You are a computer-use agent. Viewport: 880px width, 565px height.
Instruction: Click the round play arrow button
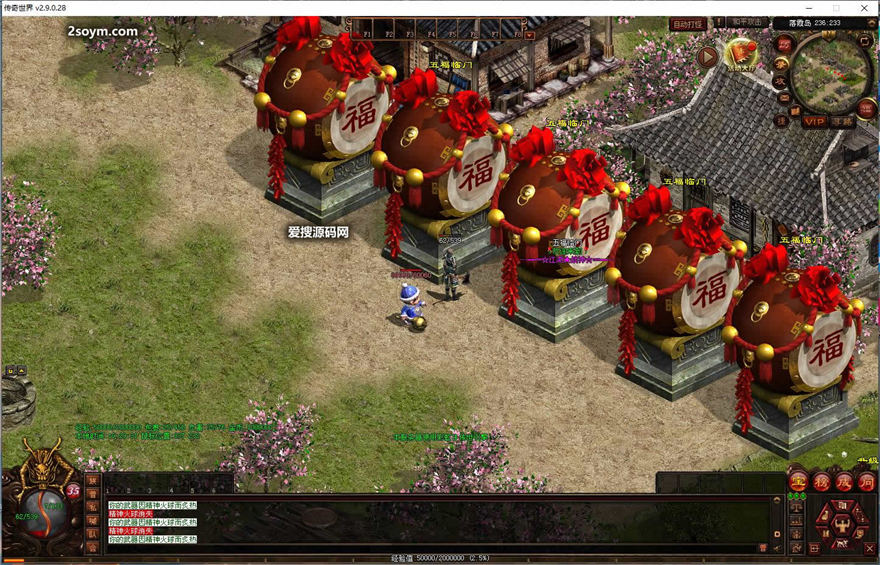708,56
